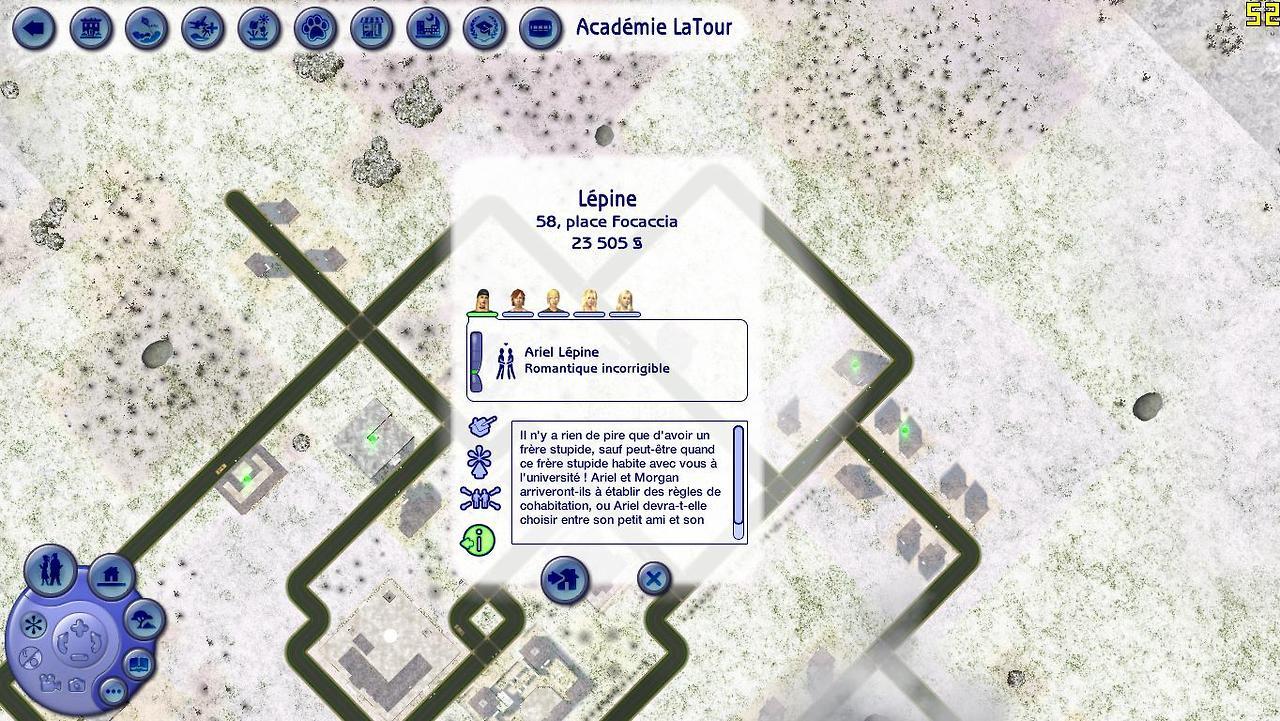Select the graduation cap university button
This screenshot has width=1280, height=721.
coord(485,28)
